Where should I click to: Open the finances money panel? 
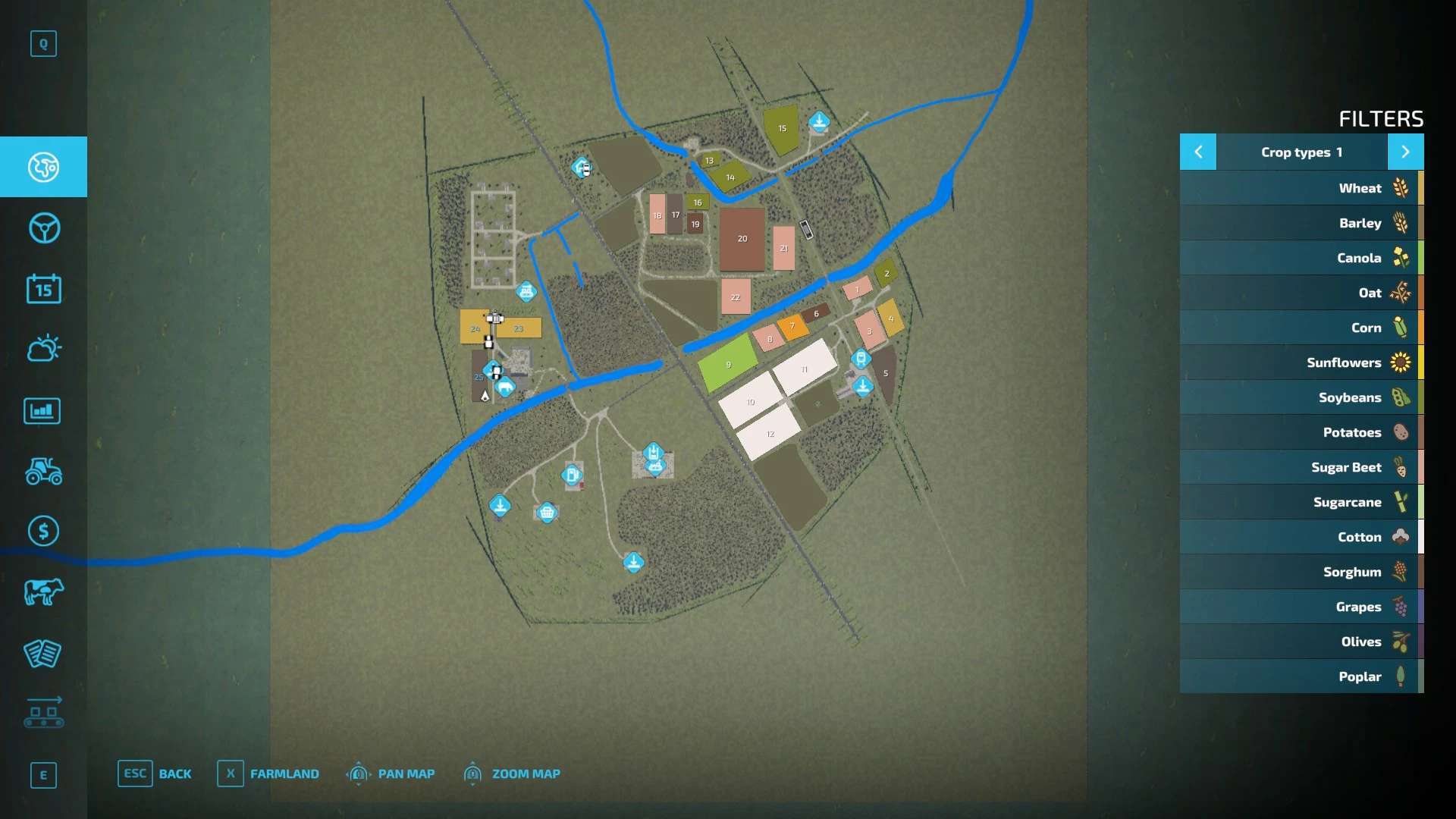click(43, 532)
